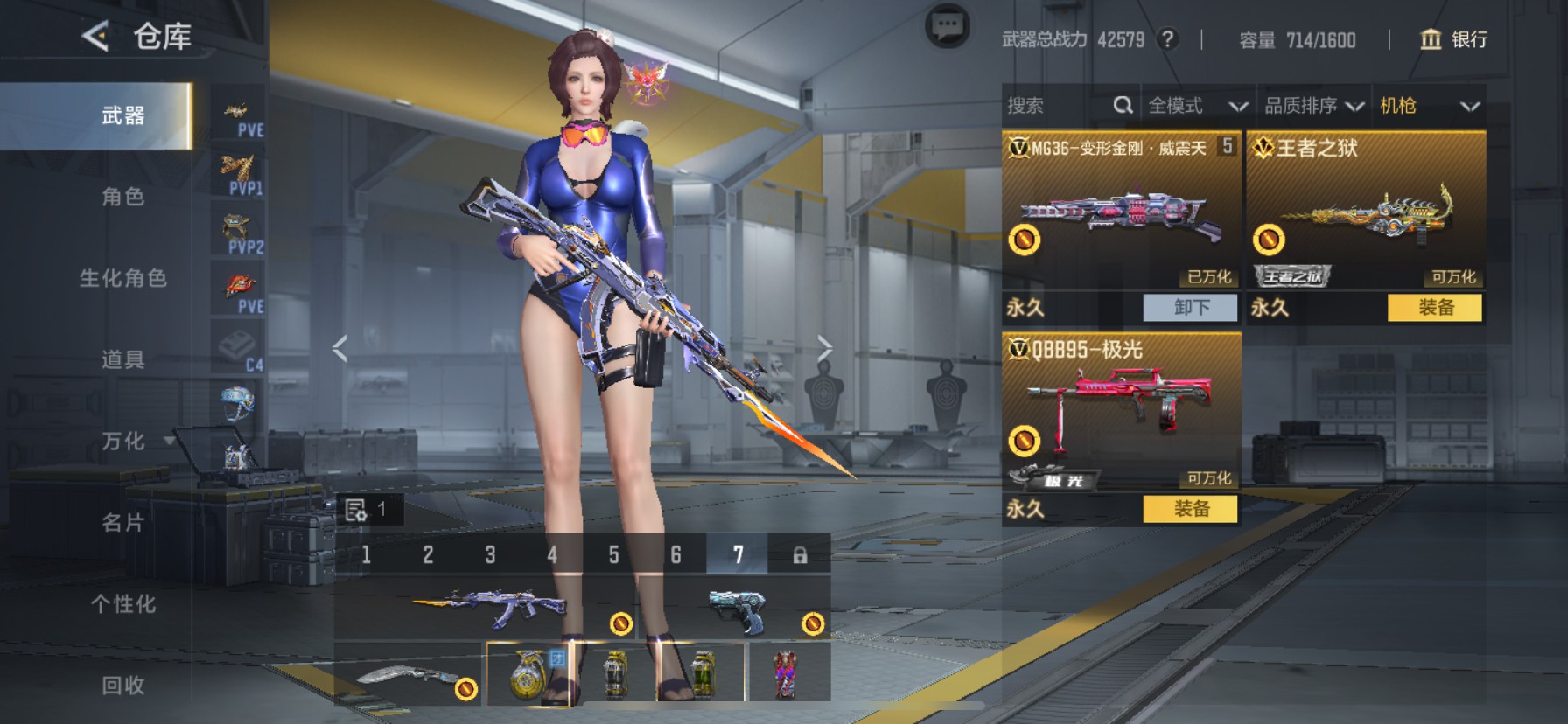
Task: Go back using the arrow beside 仓库
Action: point(95,37)
